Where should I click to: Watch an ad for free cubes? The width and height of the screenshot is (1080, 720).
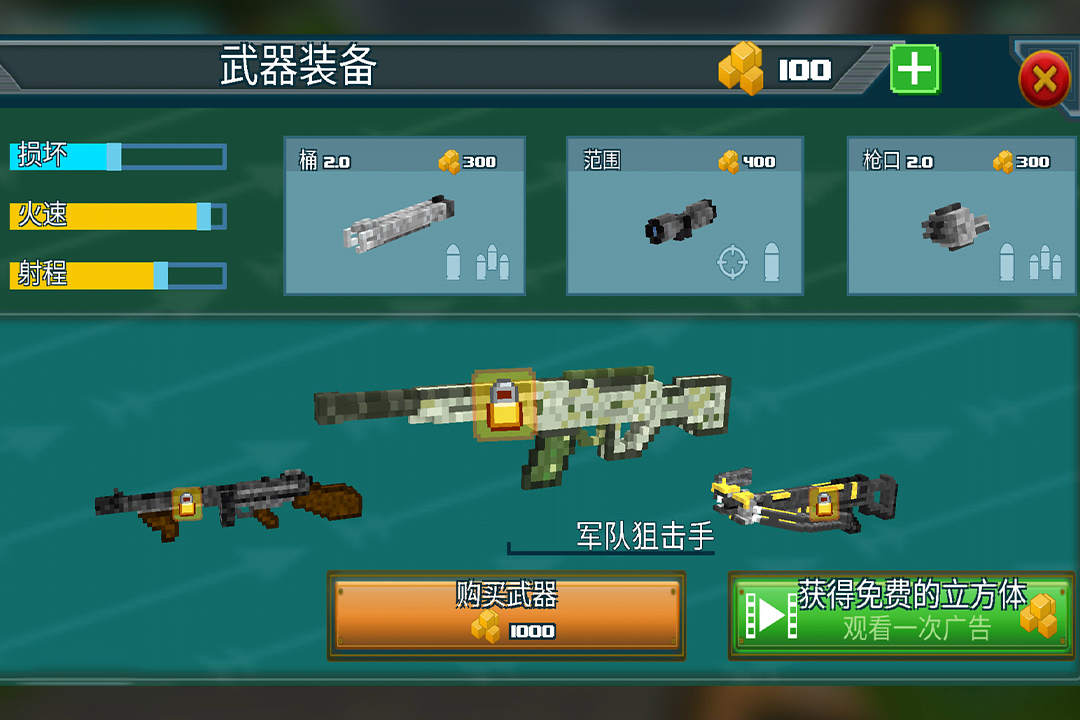900,615
